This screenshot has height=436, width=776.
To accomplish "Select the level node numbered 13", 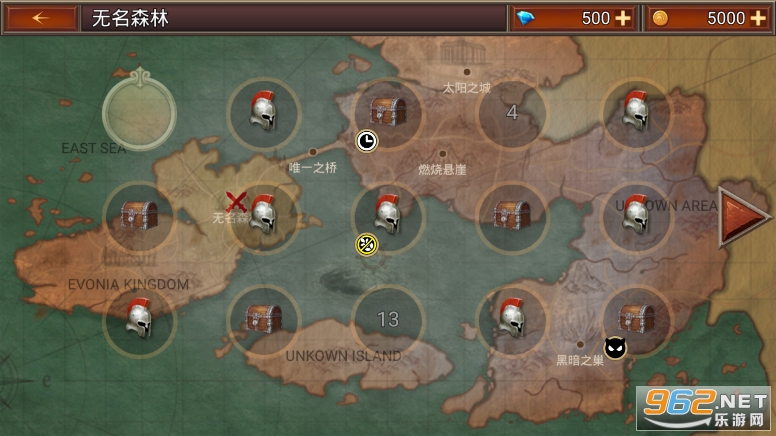I will [x=388, y=320].
